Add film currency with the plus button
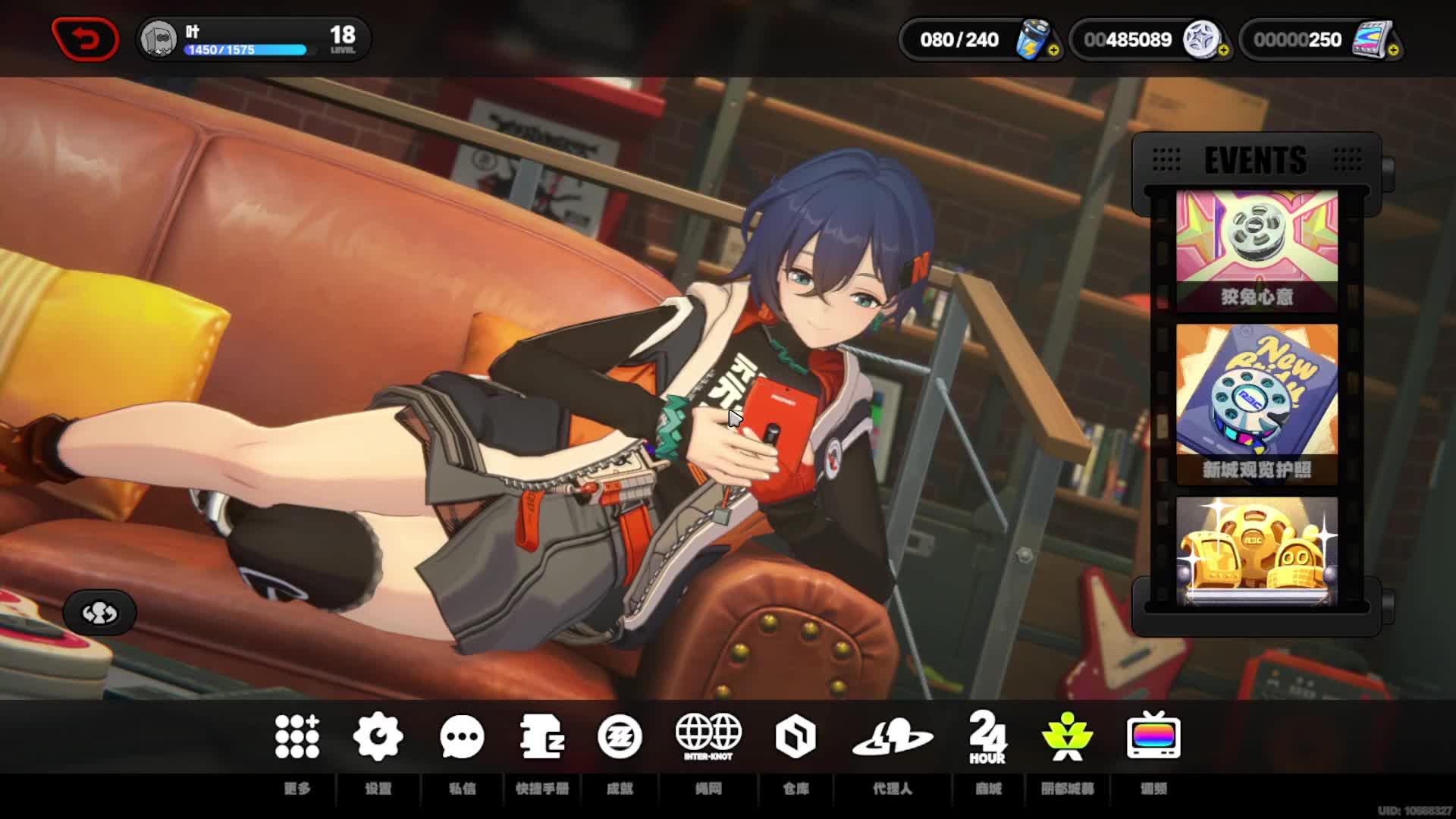This screenshot has height=819, width=1456. pyautogui.click(x=1394, y=51)
